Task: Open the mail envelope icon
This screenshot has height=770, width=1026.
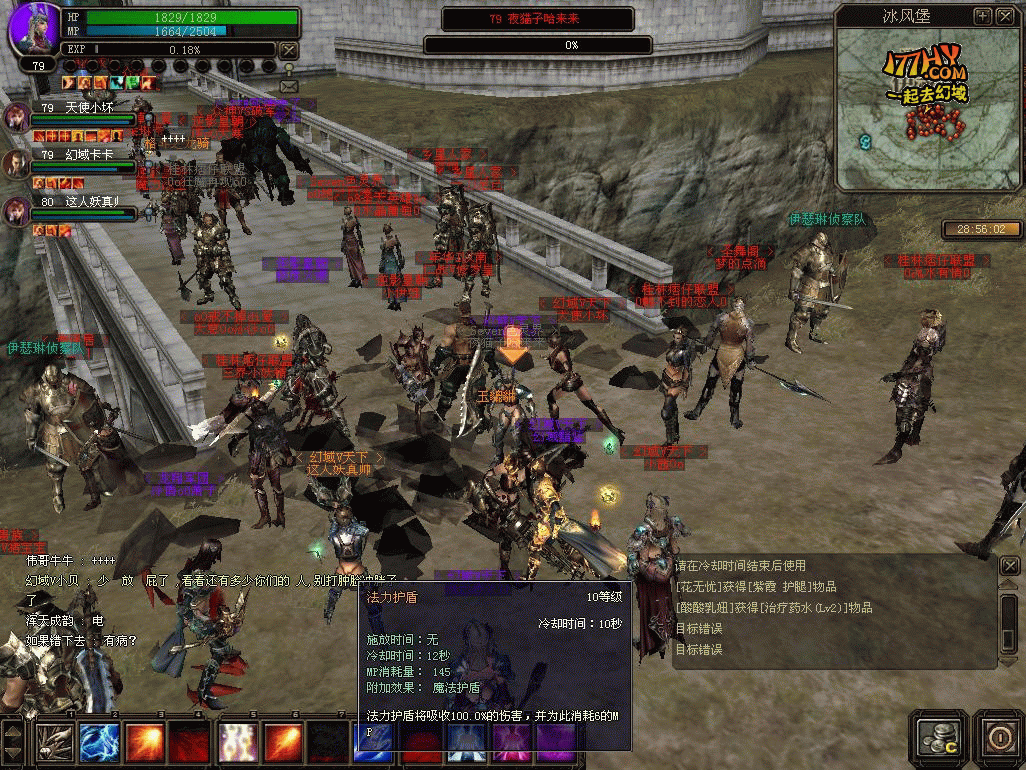Action: 289,87
